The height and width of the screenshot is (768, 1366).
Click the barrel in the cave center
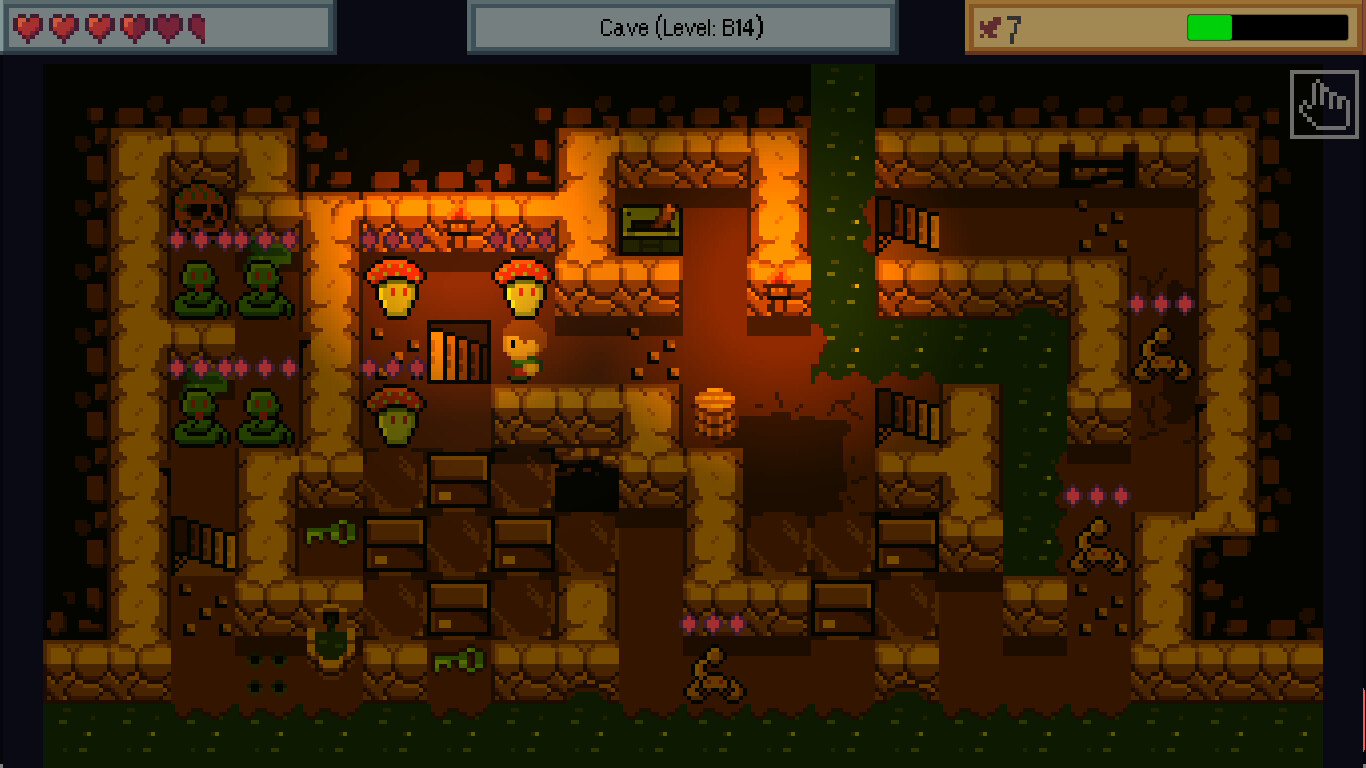[x=714, y=410]
